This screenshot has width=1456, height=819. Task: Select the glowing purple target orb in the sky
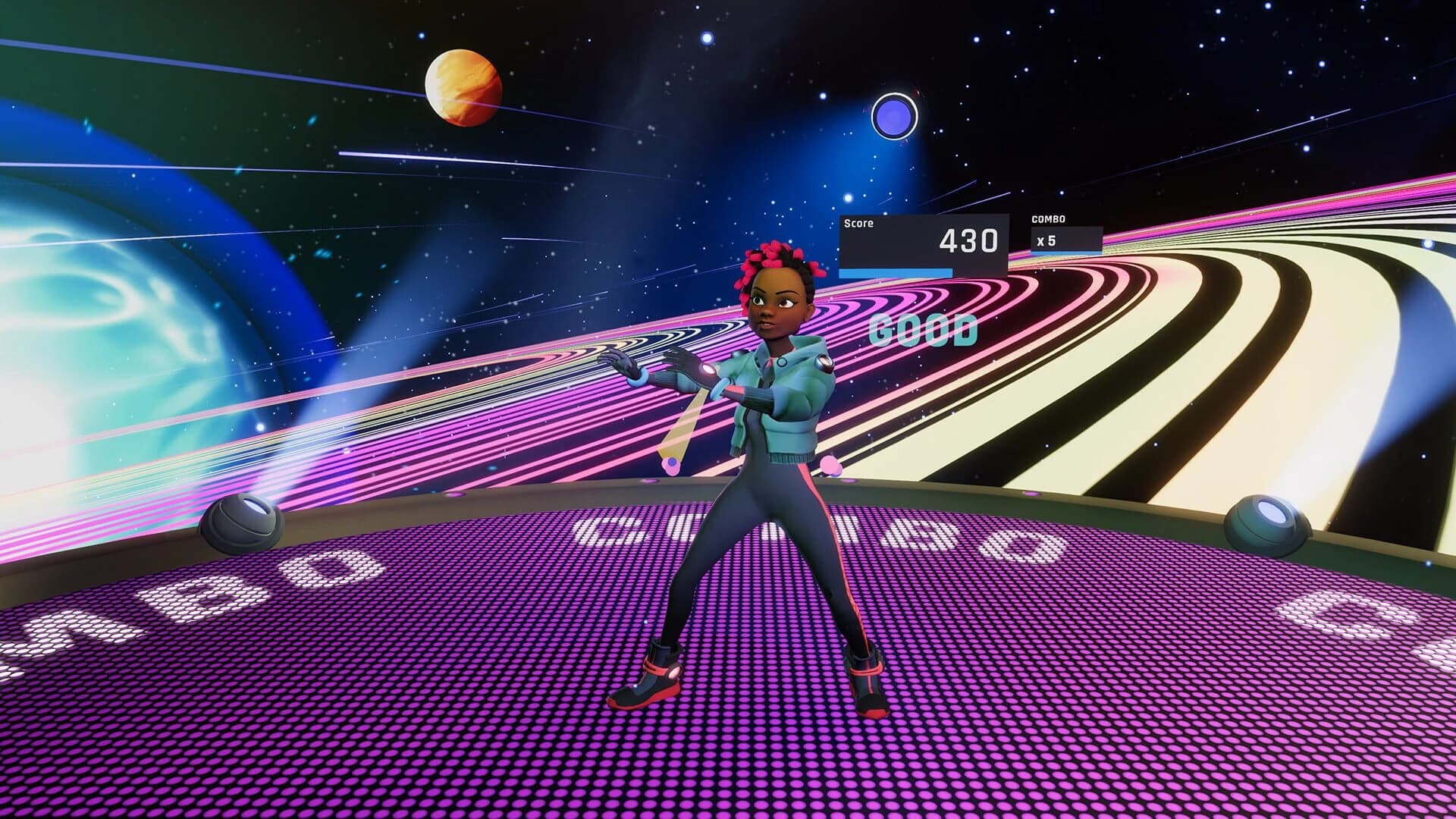point(895,114)
